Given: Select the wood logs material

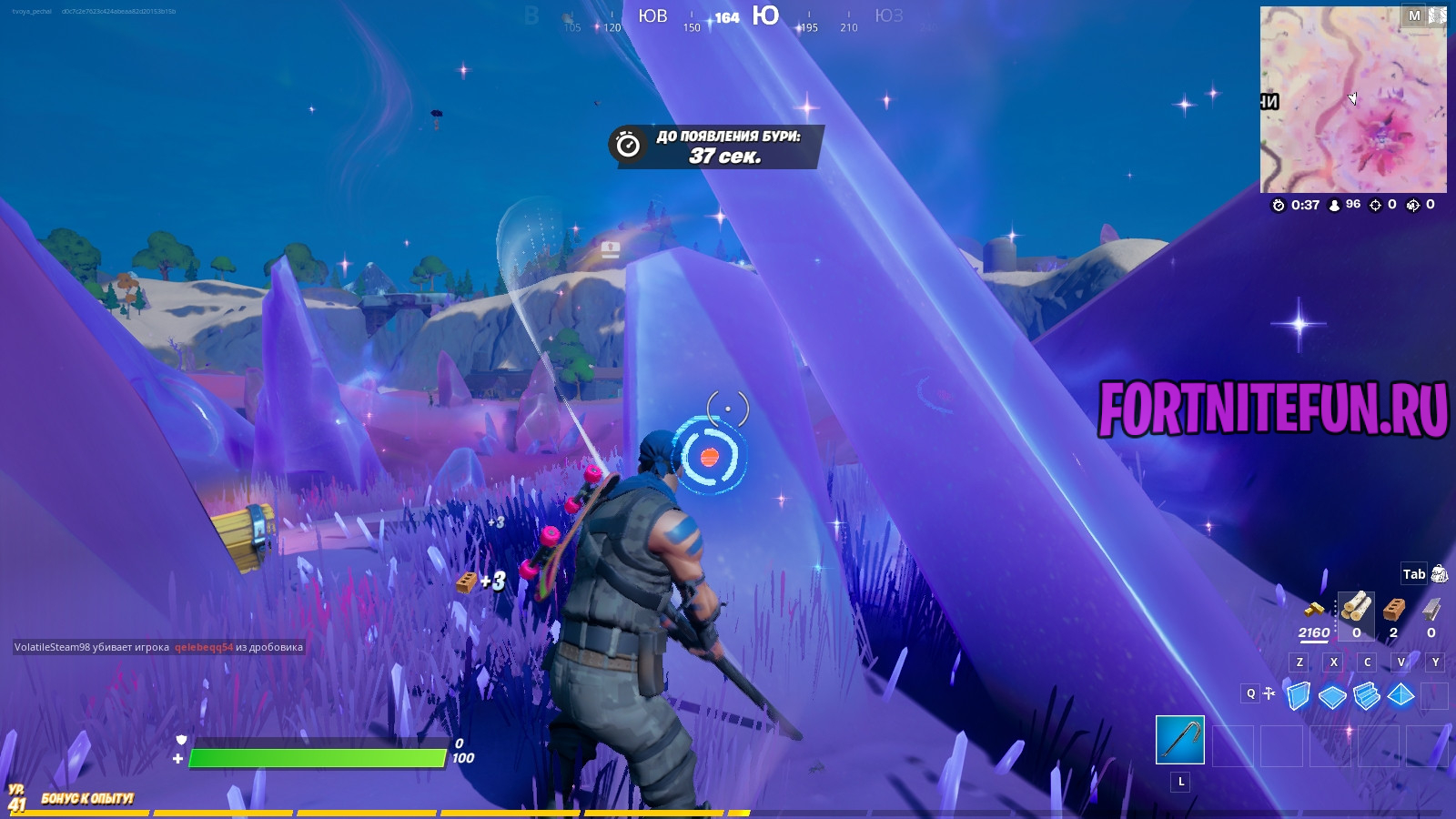Looking at the screenshot, I should [1356, 607].
